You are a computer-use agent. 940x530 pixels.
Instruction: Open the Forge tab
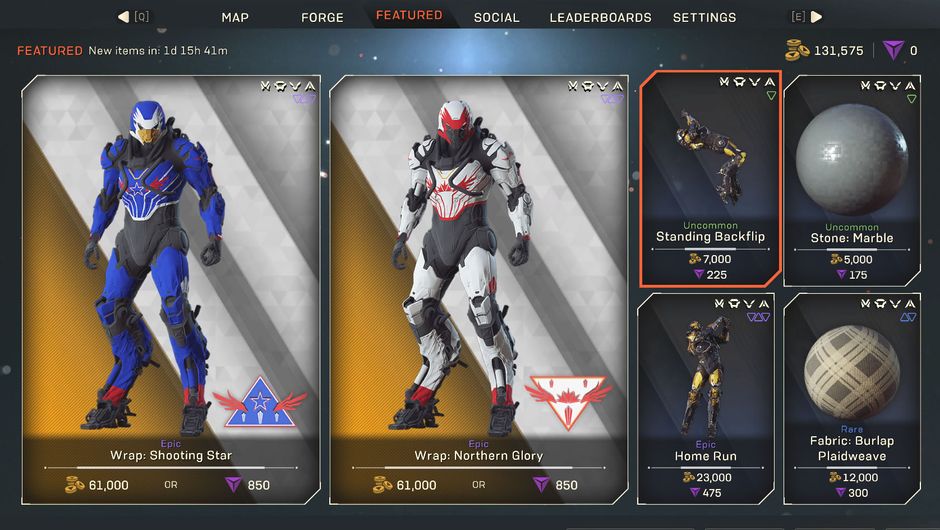pos(322,17)
